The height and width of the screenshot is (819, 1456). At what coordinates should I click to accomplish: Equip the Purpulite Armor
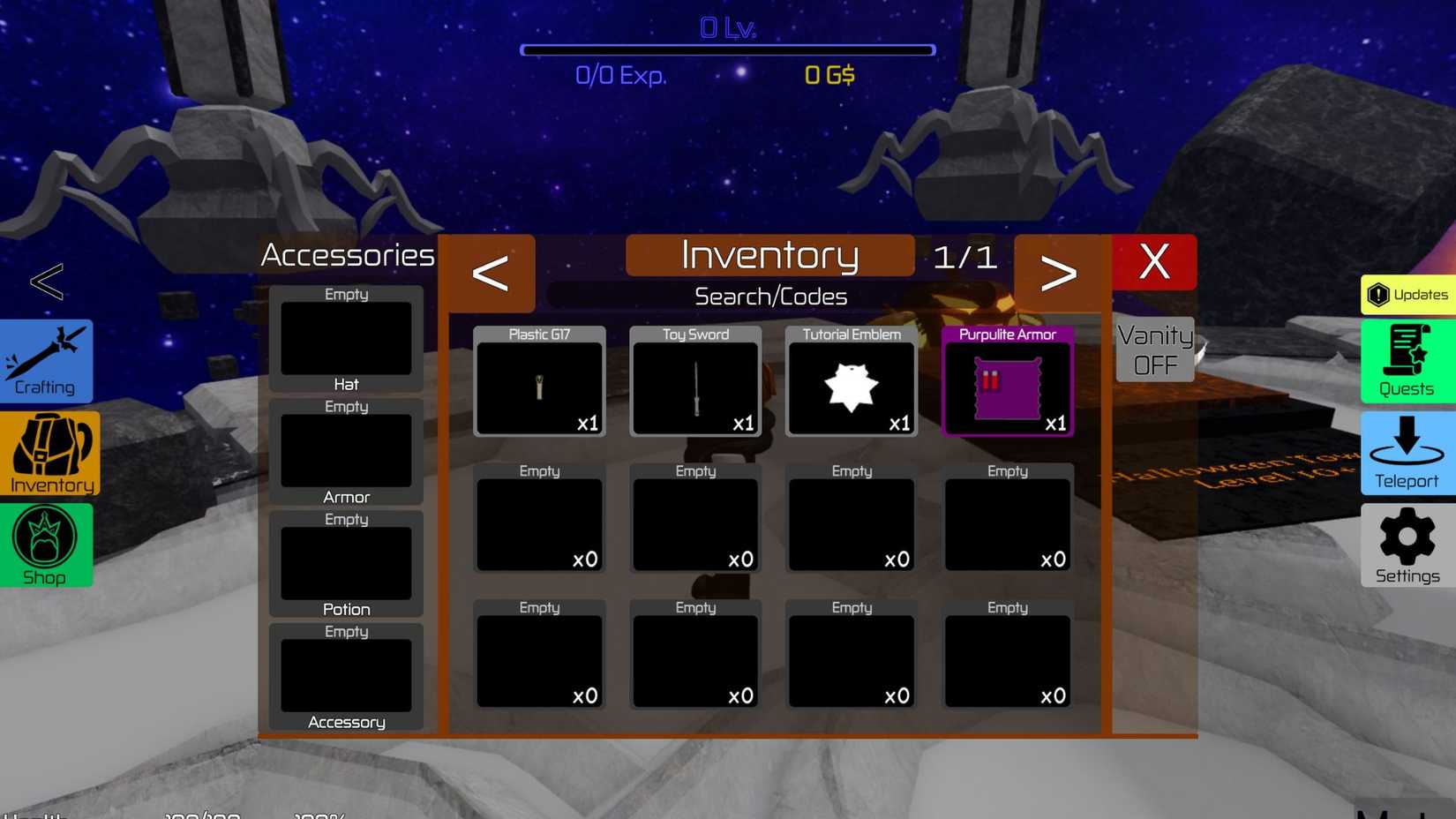click(x=1007, y=387)
